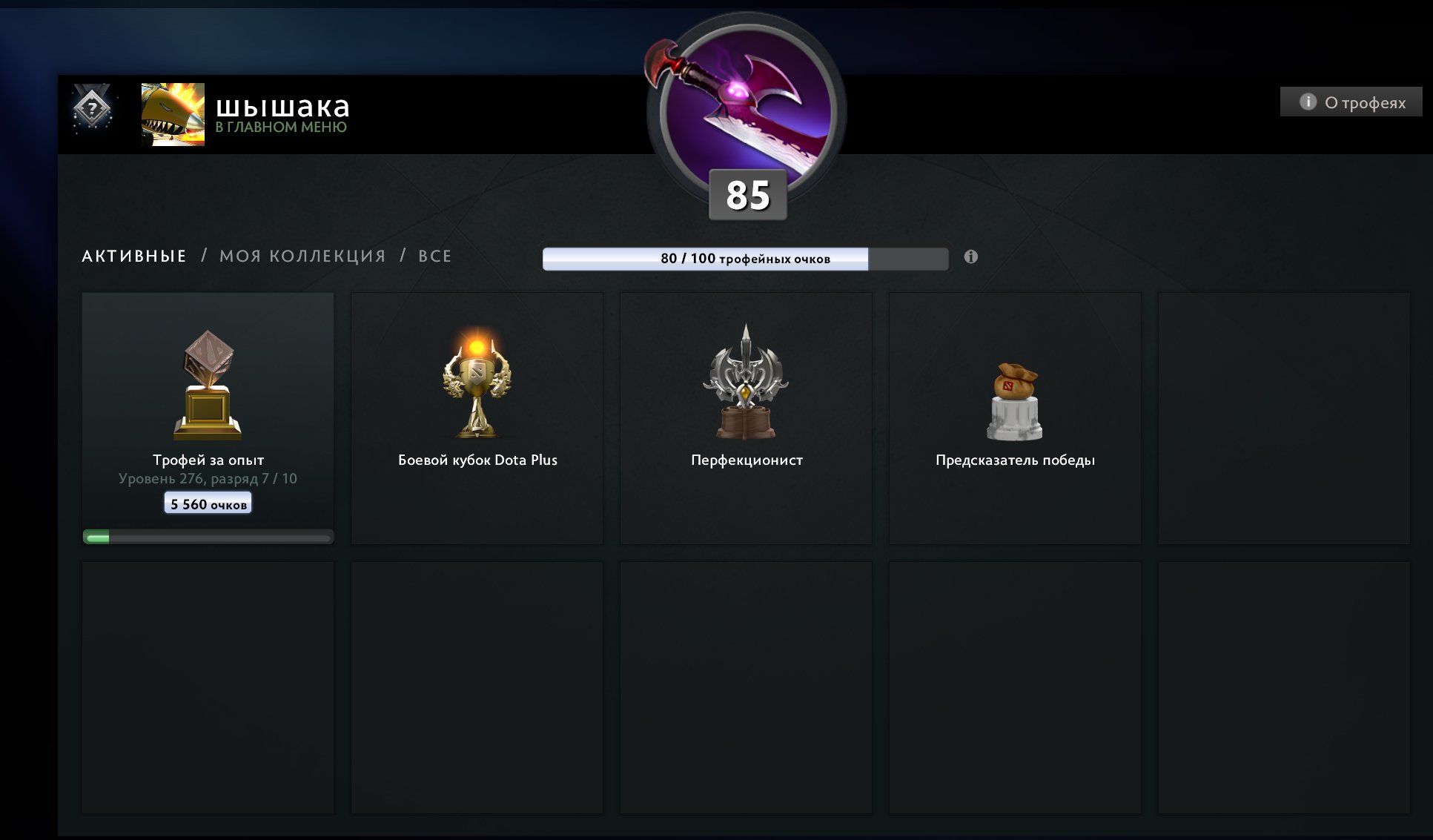The image size is (1433, 840).
Task: Open the 'Предсказатель победы' trophy
Action: [1015, 417]
